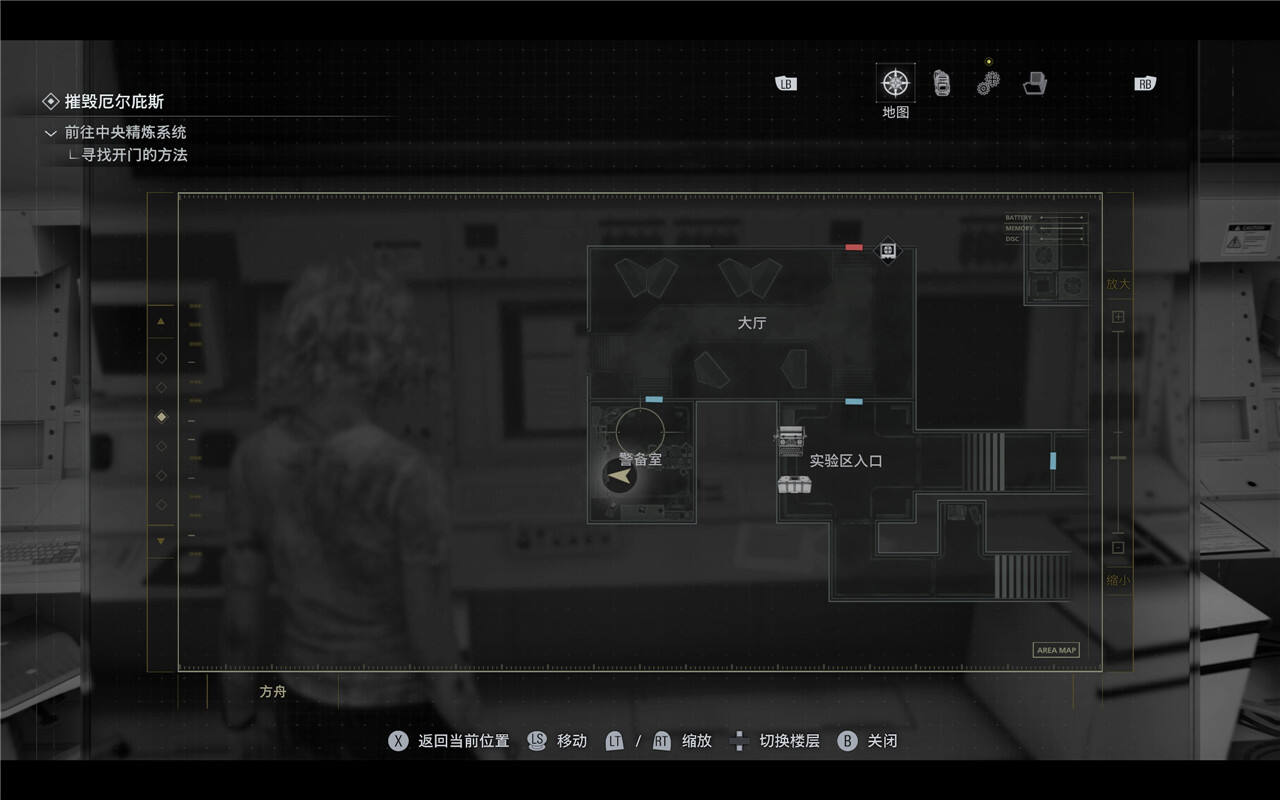Click the map zoom slider handle

[x=1118, y=458]
